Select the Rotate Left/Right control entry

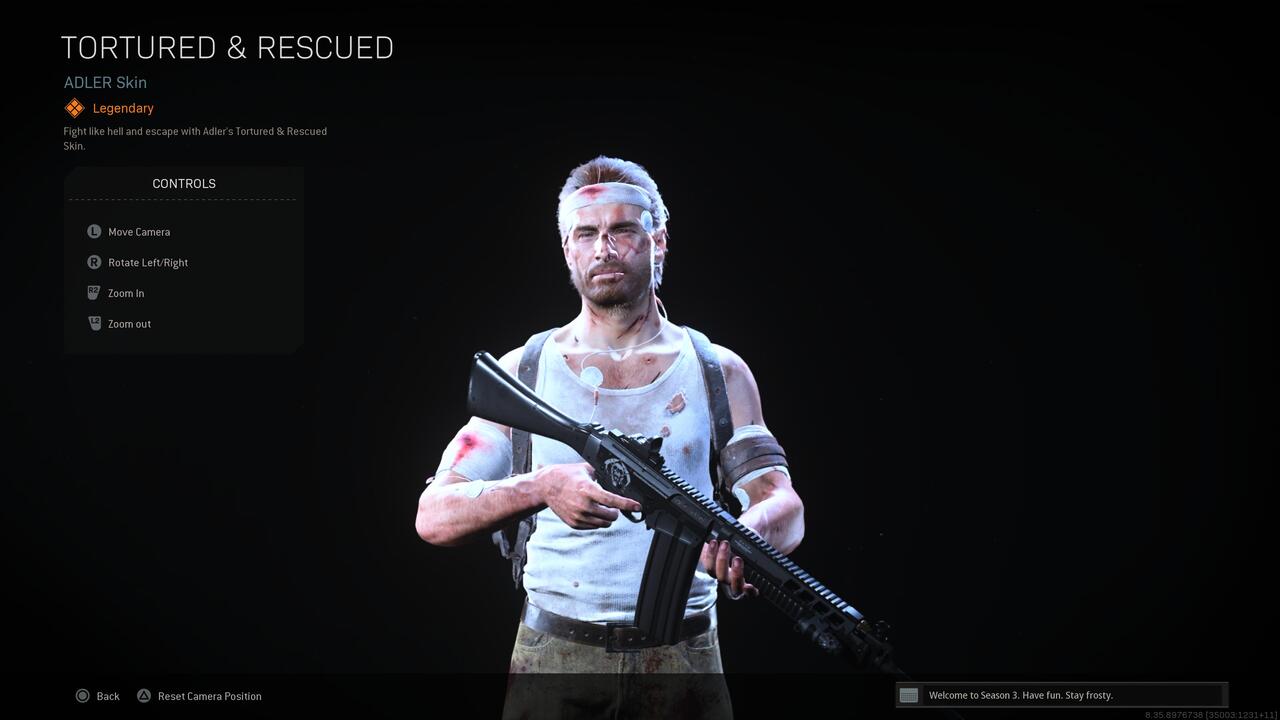coord(148,262)
